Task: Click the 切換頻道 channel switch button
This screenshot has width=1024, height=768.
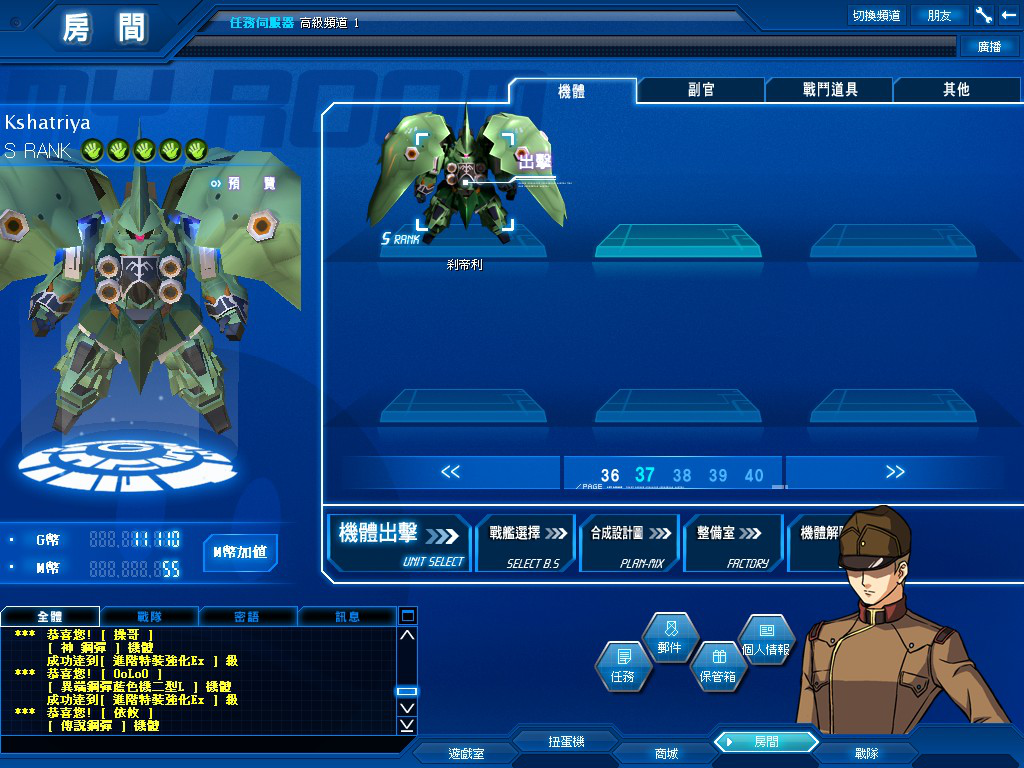Action: 876,15
